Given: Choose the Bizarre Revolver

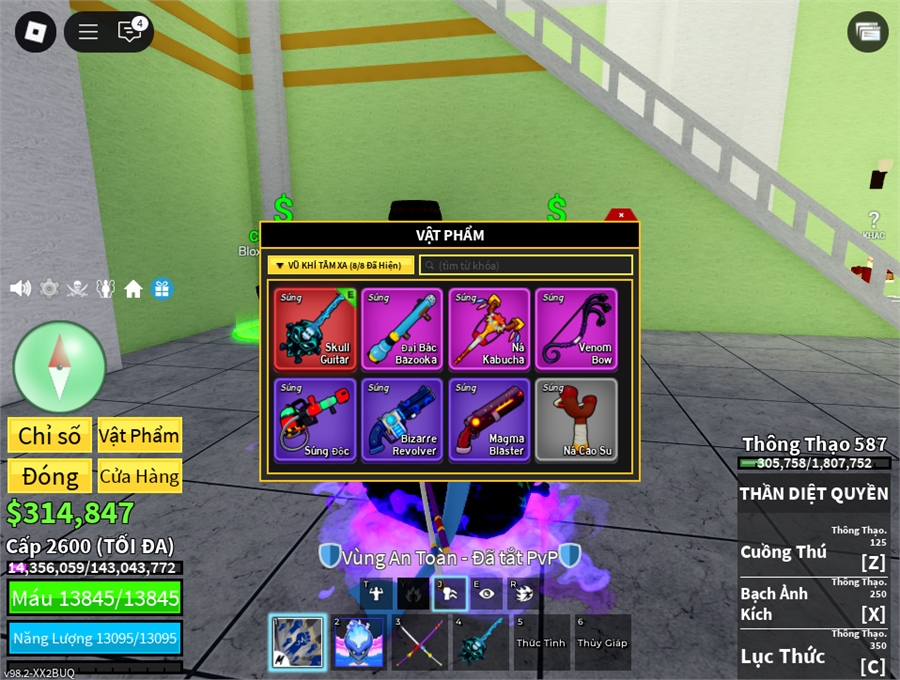Looking at the screenshot, I should (x=401, y=419).
